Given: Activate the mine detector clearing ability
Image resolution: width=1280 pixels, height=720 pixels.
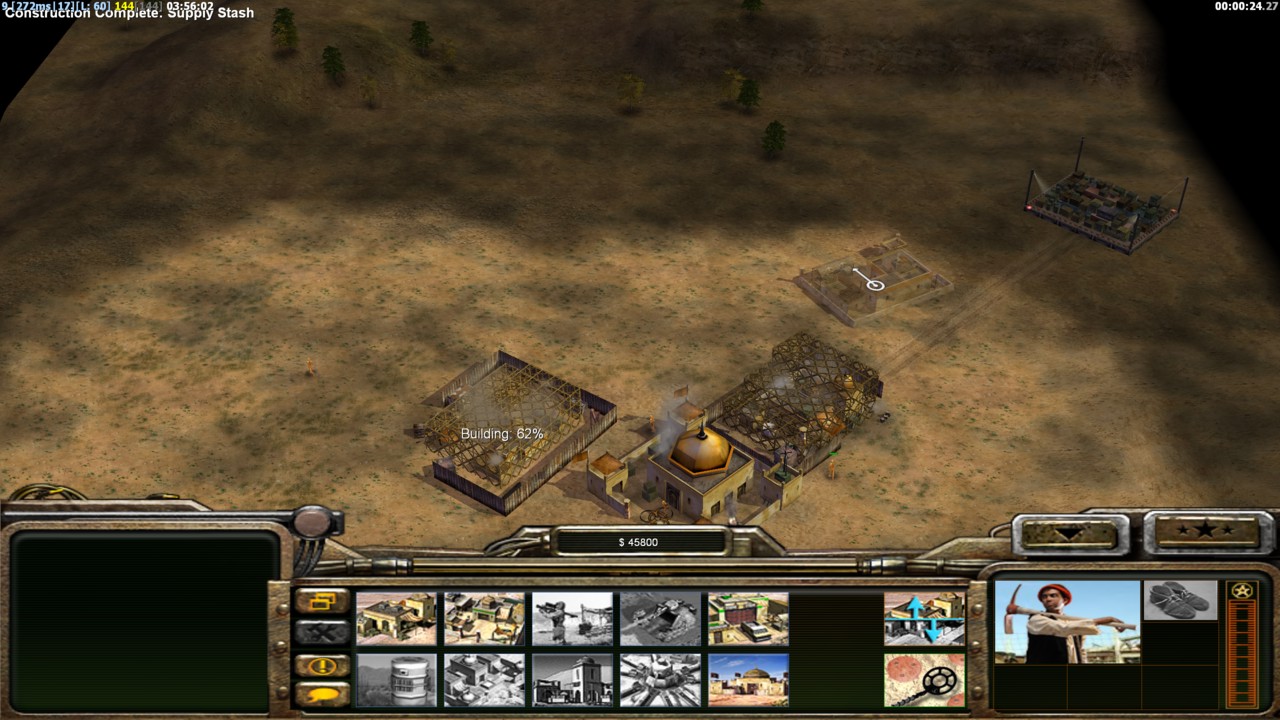Looking at the screenshot, I should click(924, 680).
